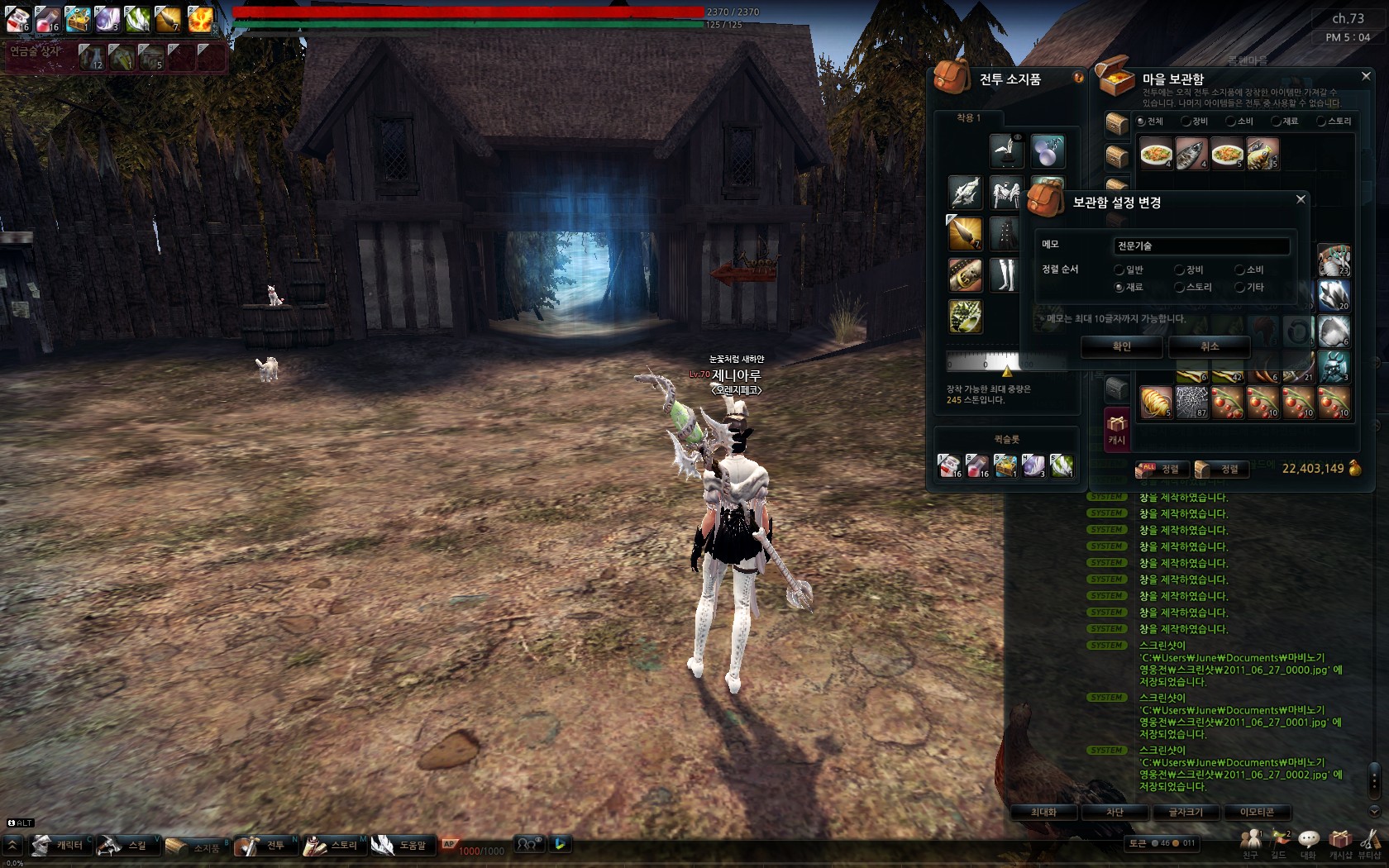The image size is (1389, 868).
Task: Open the 이모티콘 emoticon panel
Action: [1257, 813]
